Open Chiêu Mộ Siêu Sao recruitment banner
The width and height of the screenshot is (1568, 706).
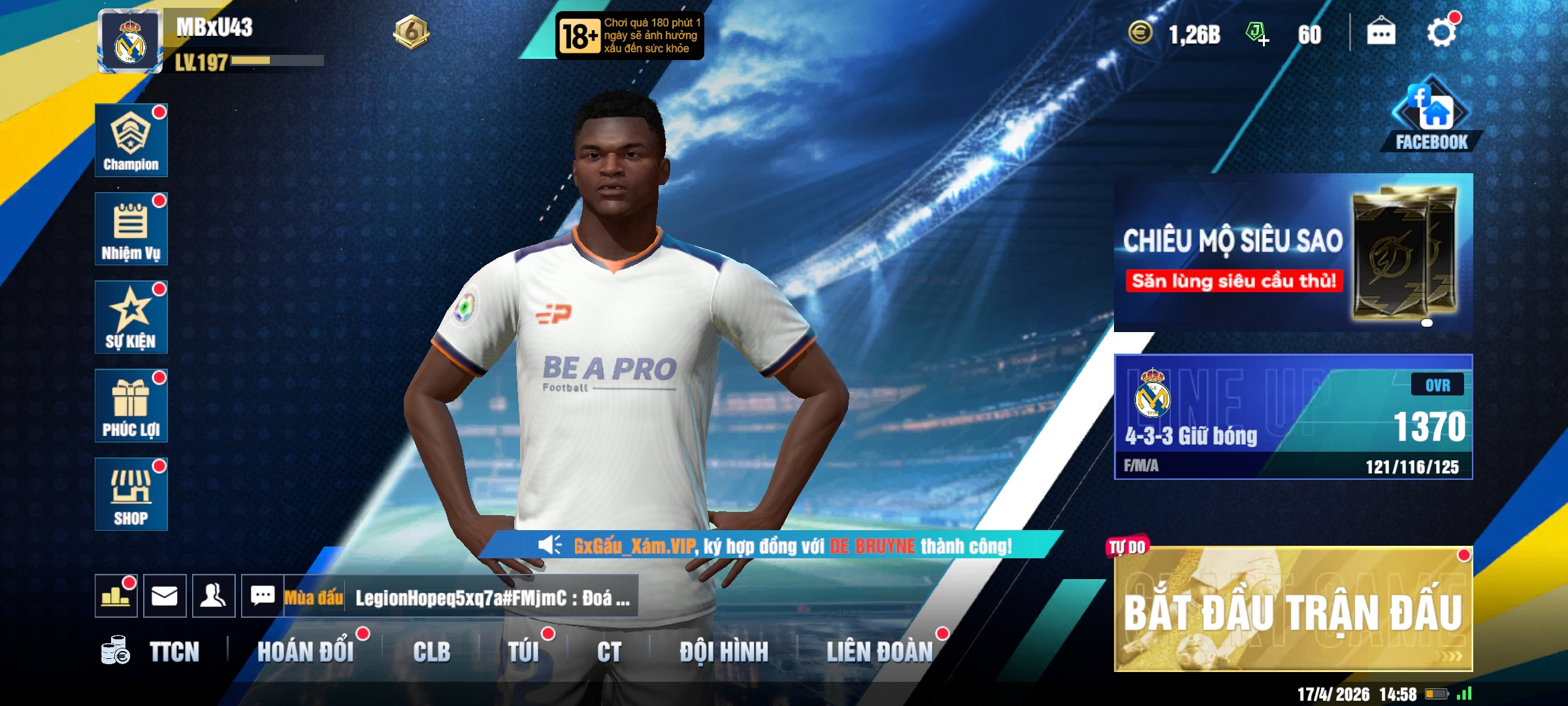pos(1293,252)
